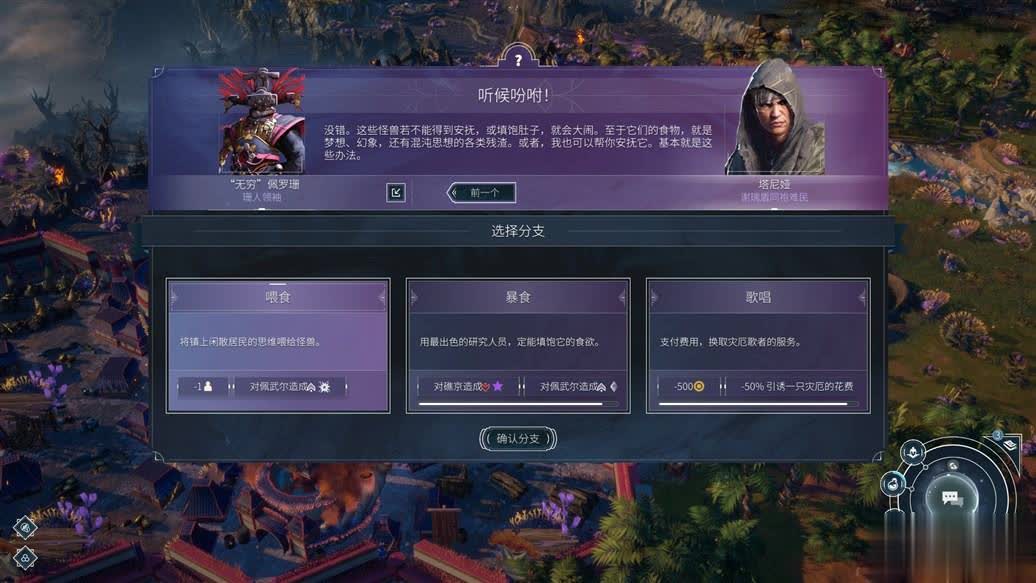Viewport: 1036px width, 583px height.
Task: Open the question mark help tab
Action: tap(517, 60)
